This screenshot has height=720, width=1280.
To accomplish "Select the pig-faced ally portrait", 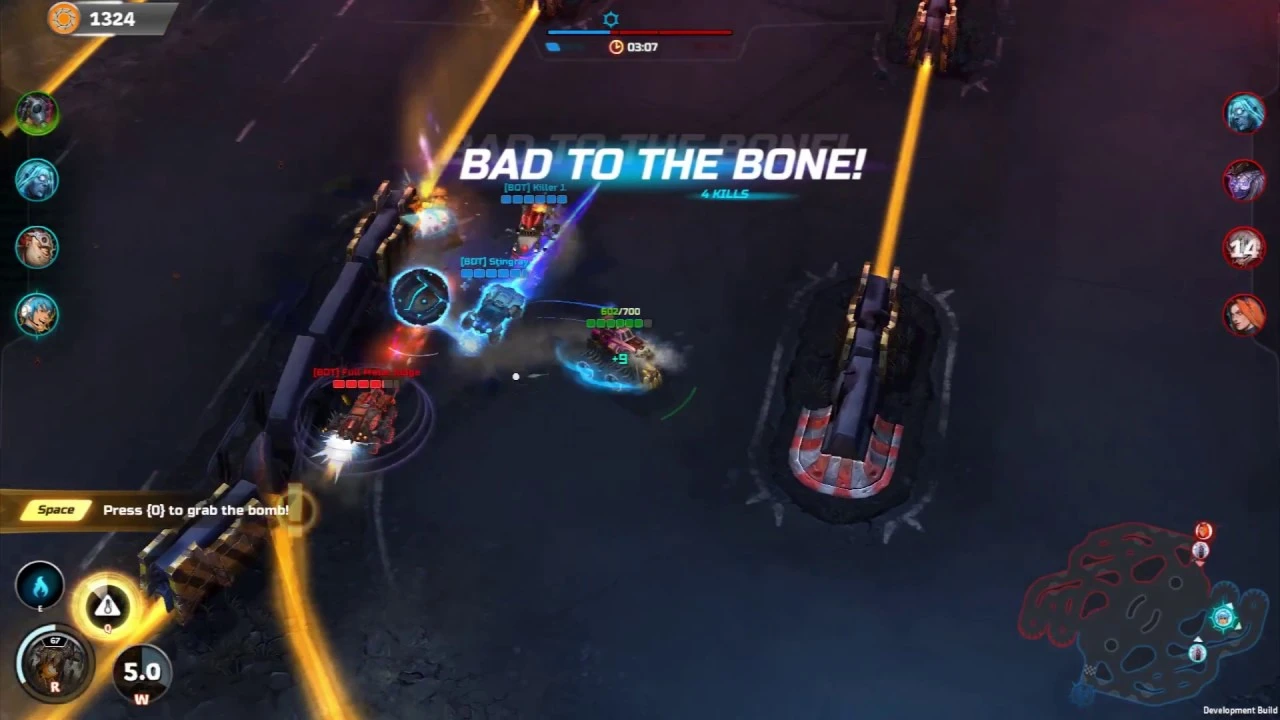I will coord(37,247).
